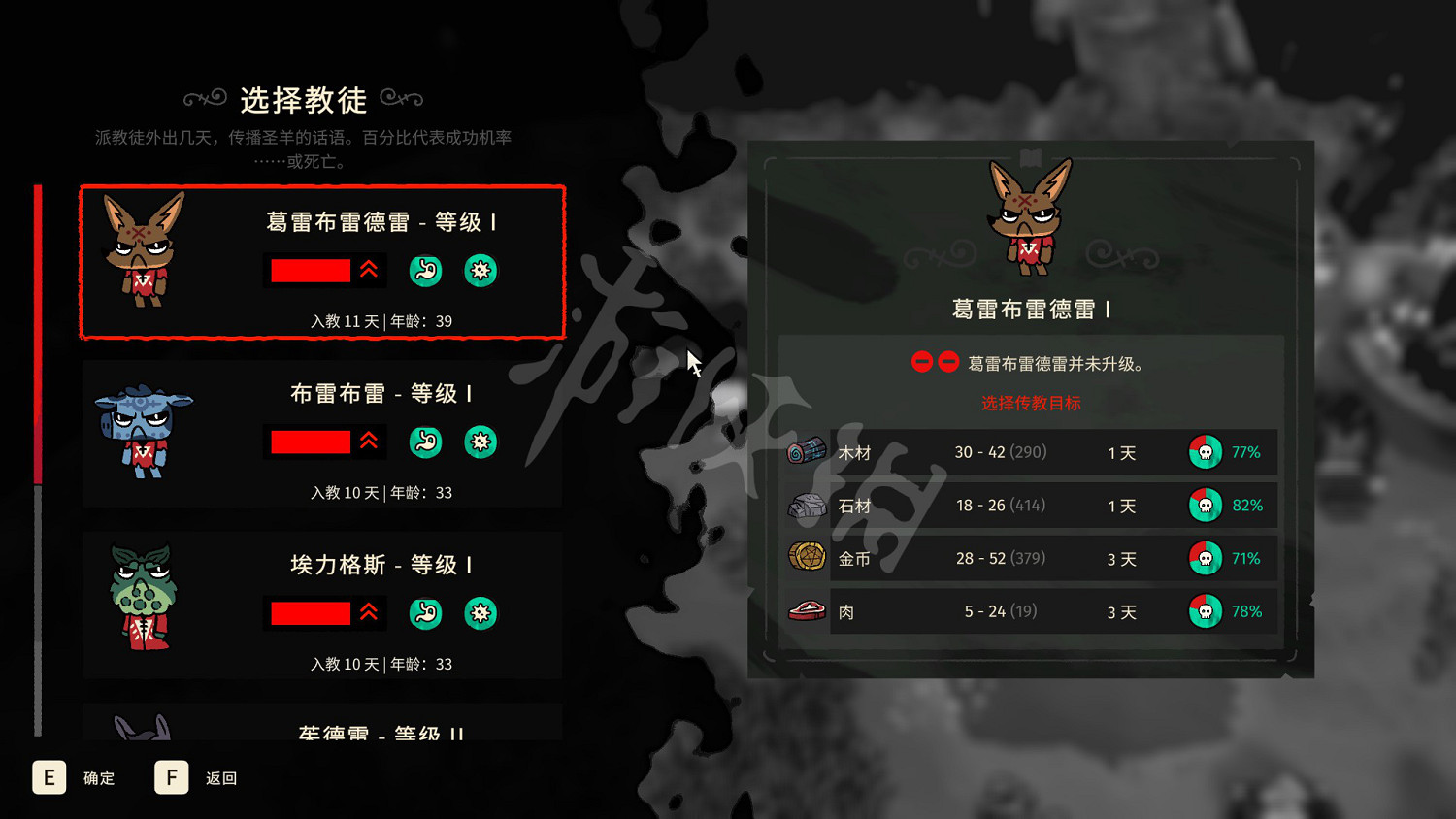The image size is (1456, 819).
Task: Select the stone (石材) resource icon
Action: pos(806,504)
